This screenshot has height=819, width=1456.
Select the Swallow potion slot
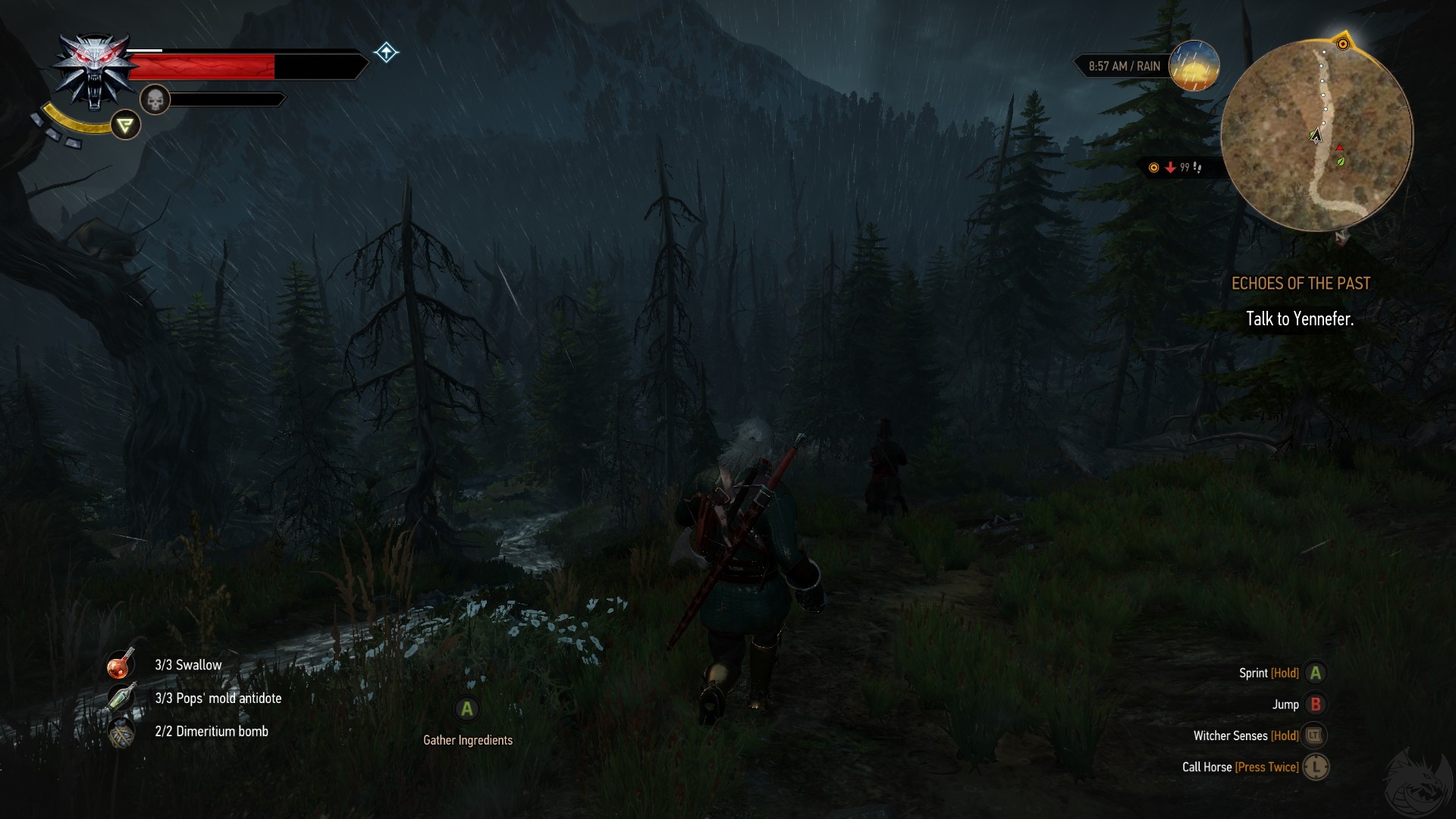point(121,664)
